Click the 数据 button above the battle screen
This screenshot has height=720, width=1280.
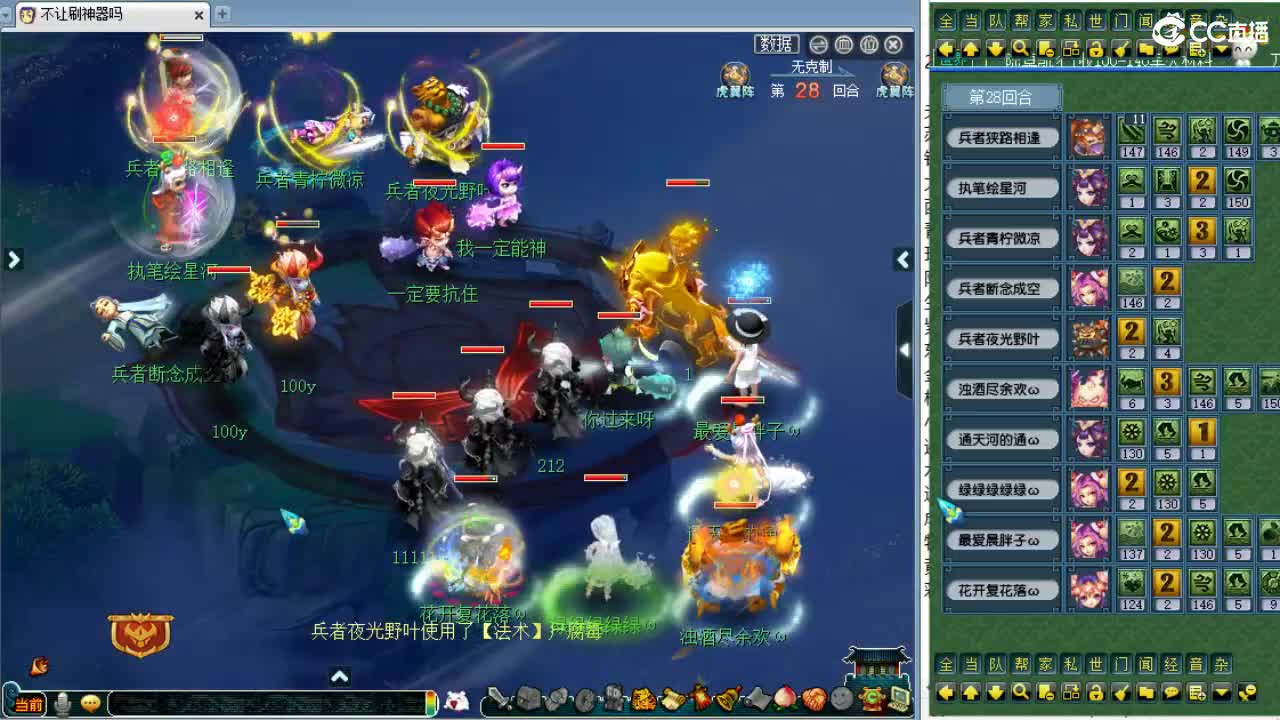775,45
